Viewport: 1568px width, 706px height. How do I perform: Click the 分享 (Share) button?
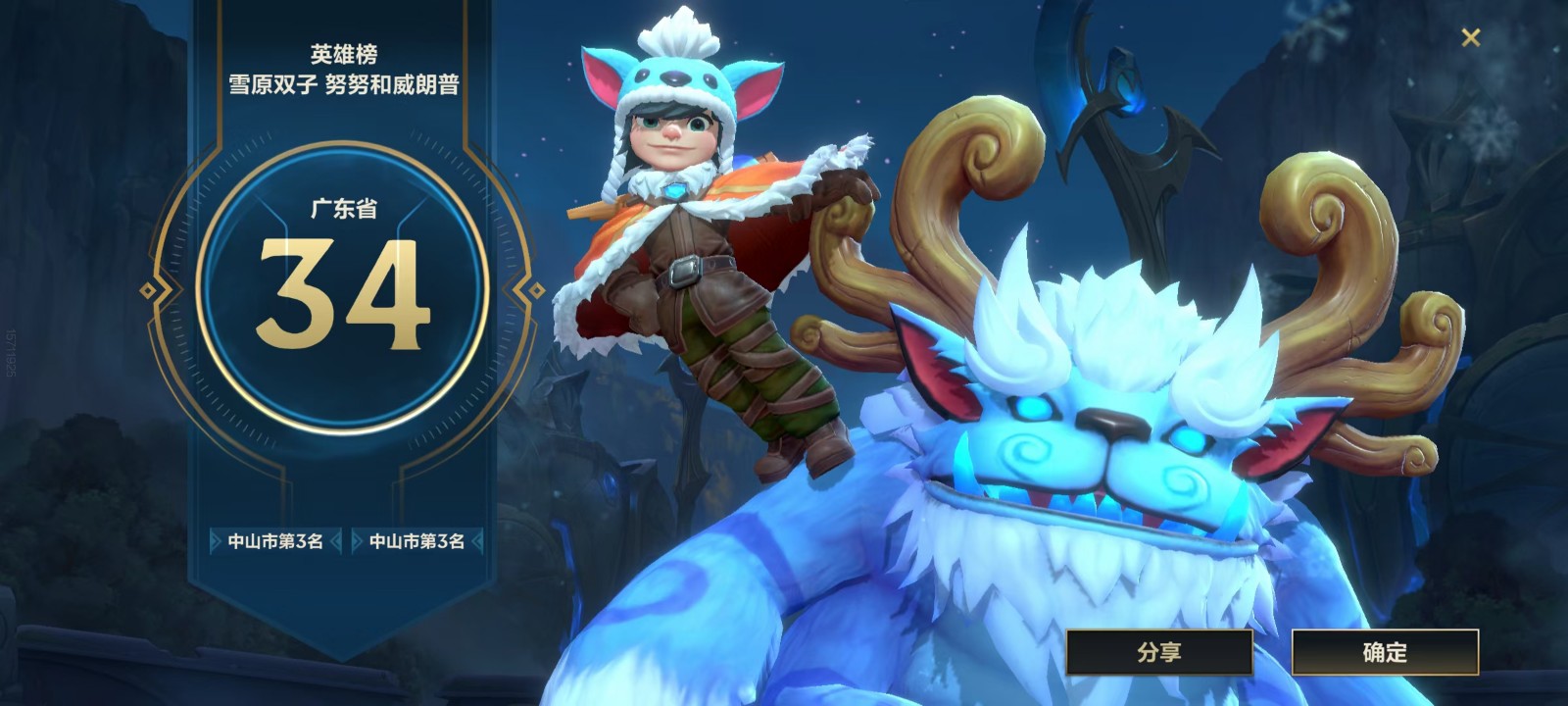click(1159, 652)
